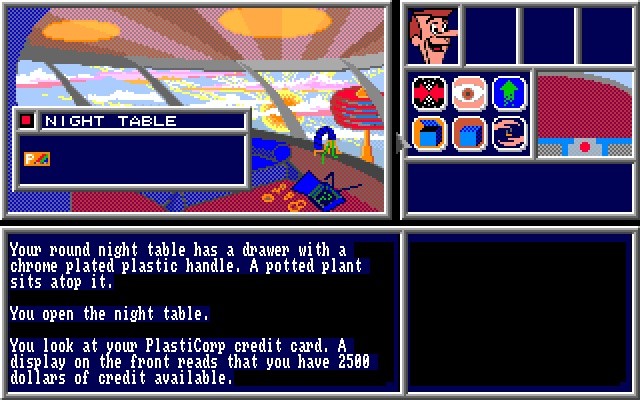Close the Night Table window
This screenshot has height=400, width=640.
tap(26, 121)
